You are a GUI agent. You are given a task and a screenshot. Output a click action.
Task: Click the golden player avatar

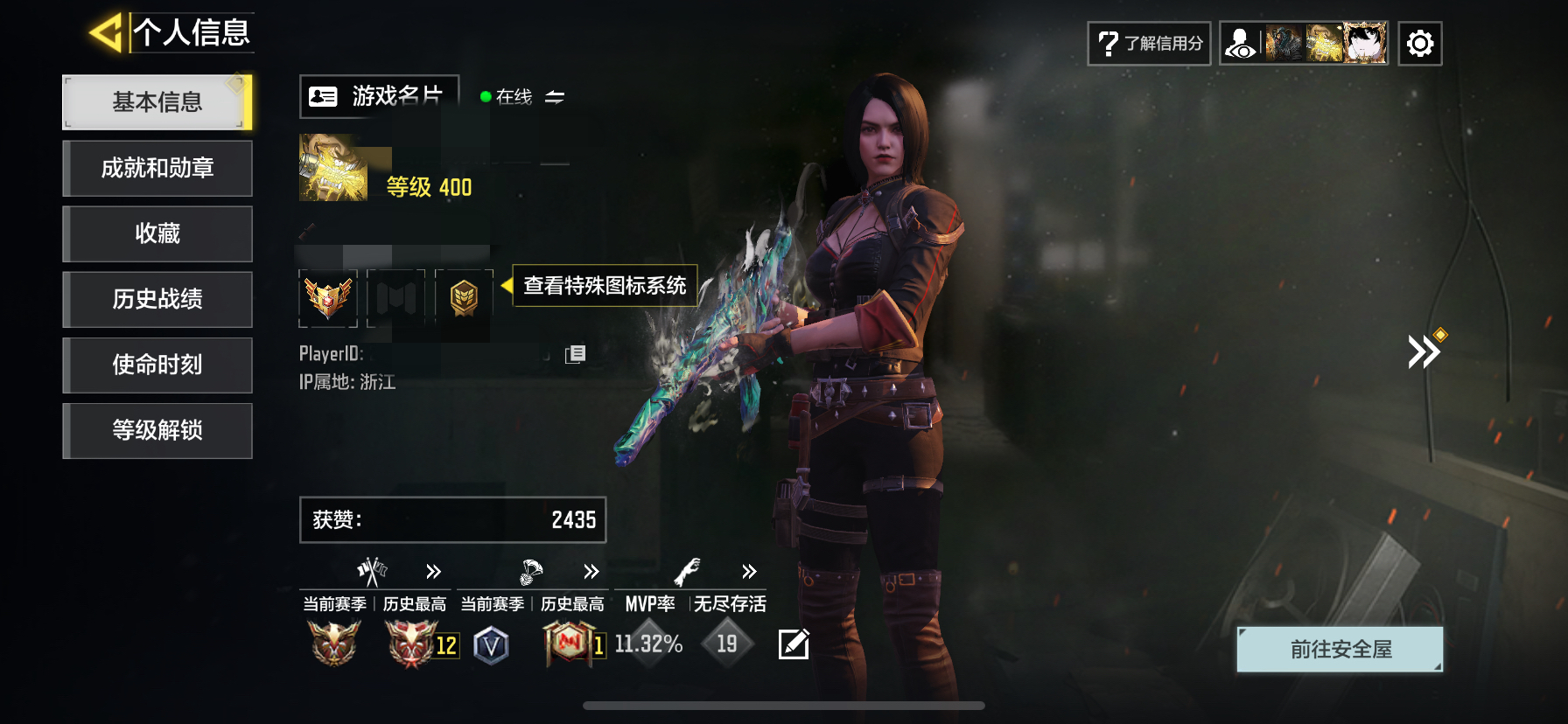click(333, 168)
